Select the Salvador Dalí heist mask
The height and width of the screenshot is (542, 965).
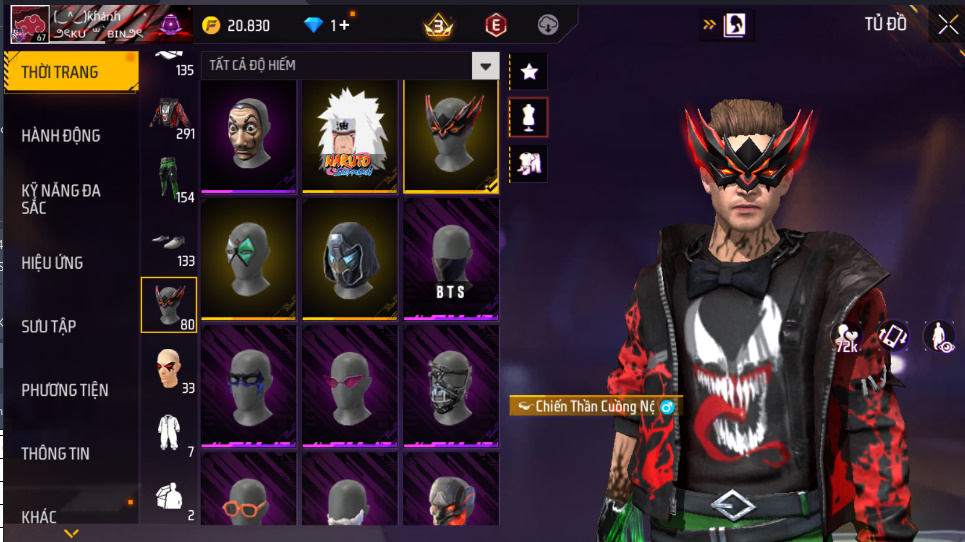[249, 133]
